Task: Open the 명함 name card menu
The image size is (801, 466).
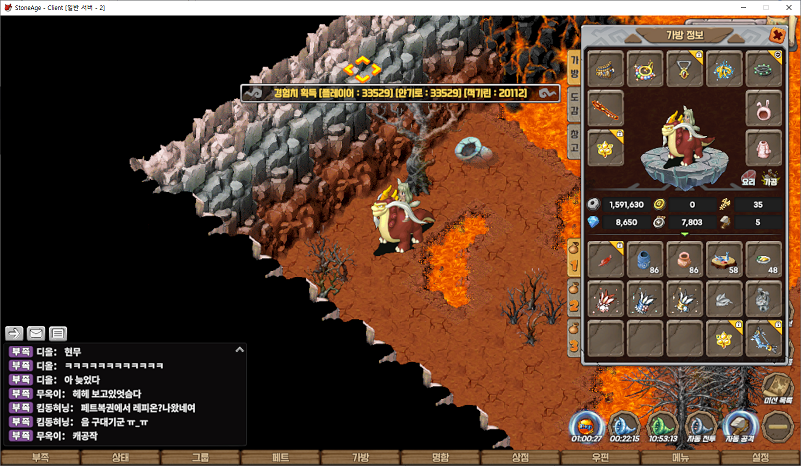Action: click(440, 457)
